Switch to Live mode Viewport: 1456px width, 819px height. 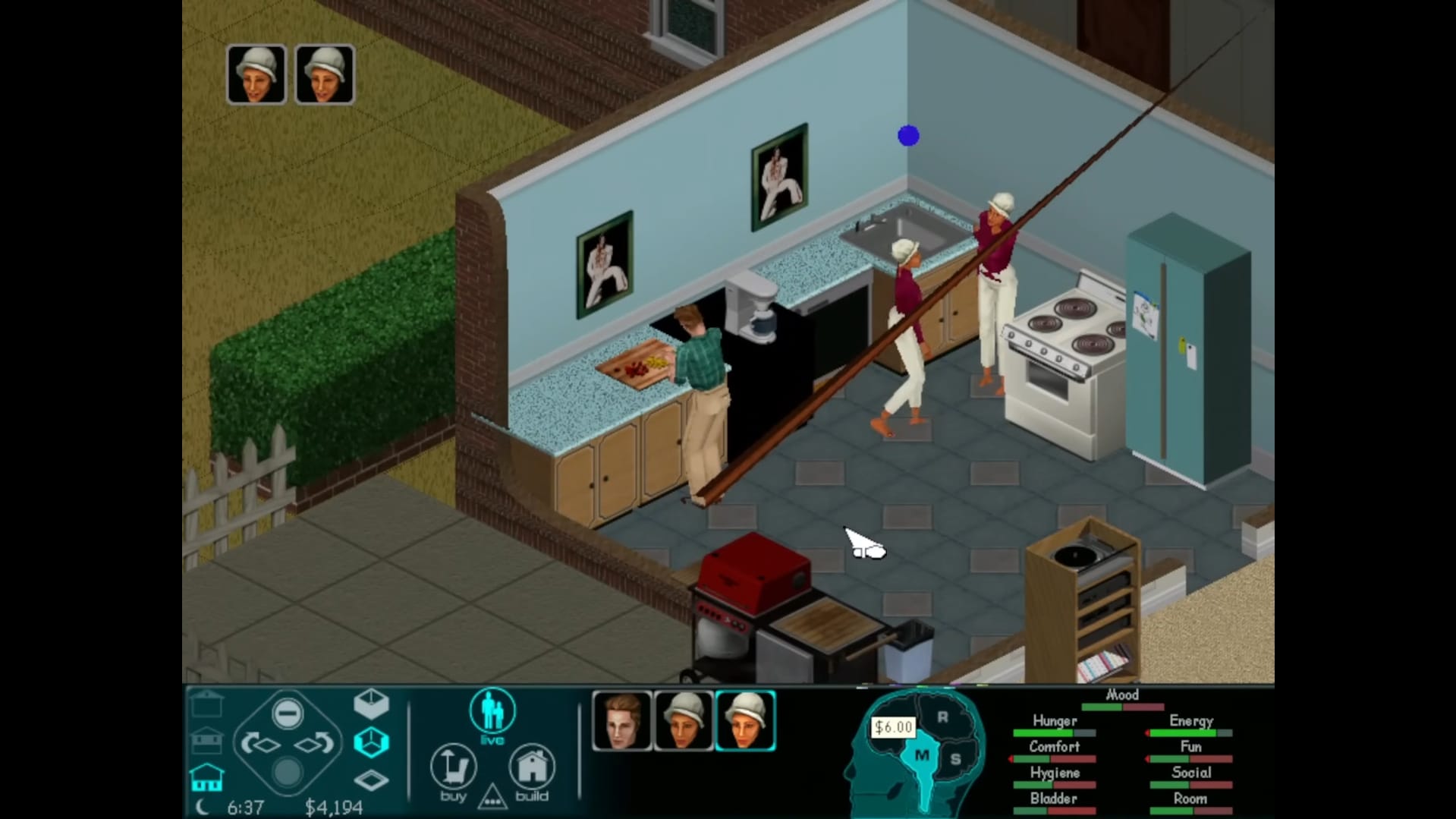(492, 713)
